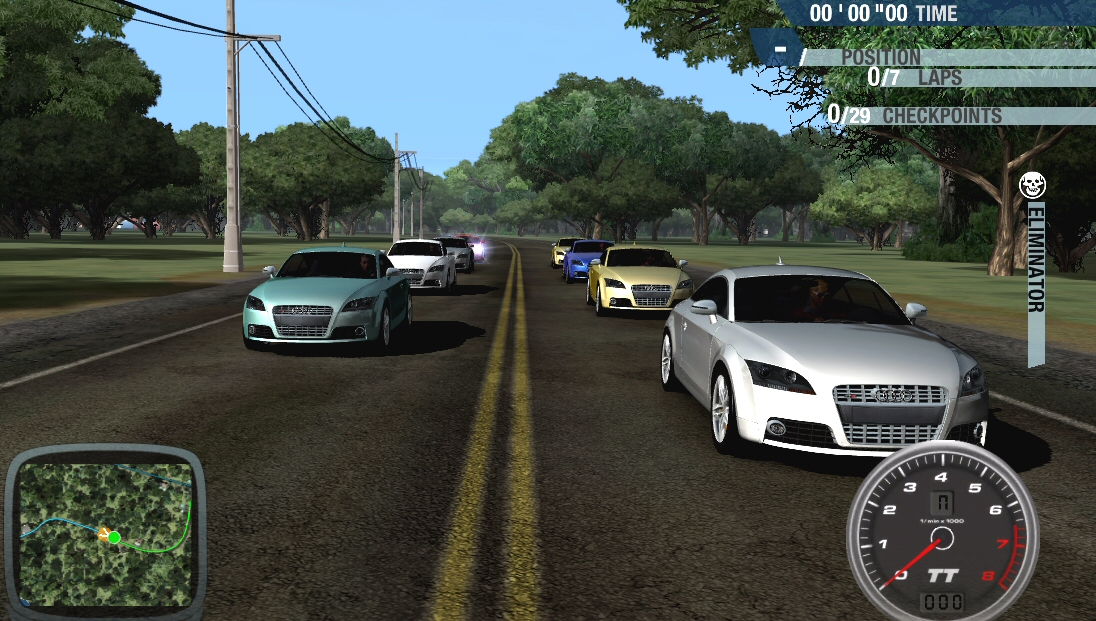Image resolution: width=1096 pixels, height=621 pixels.
Task: Select the skull Eliminator mode icon
Action: (1033, 186)
